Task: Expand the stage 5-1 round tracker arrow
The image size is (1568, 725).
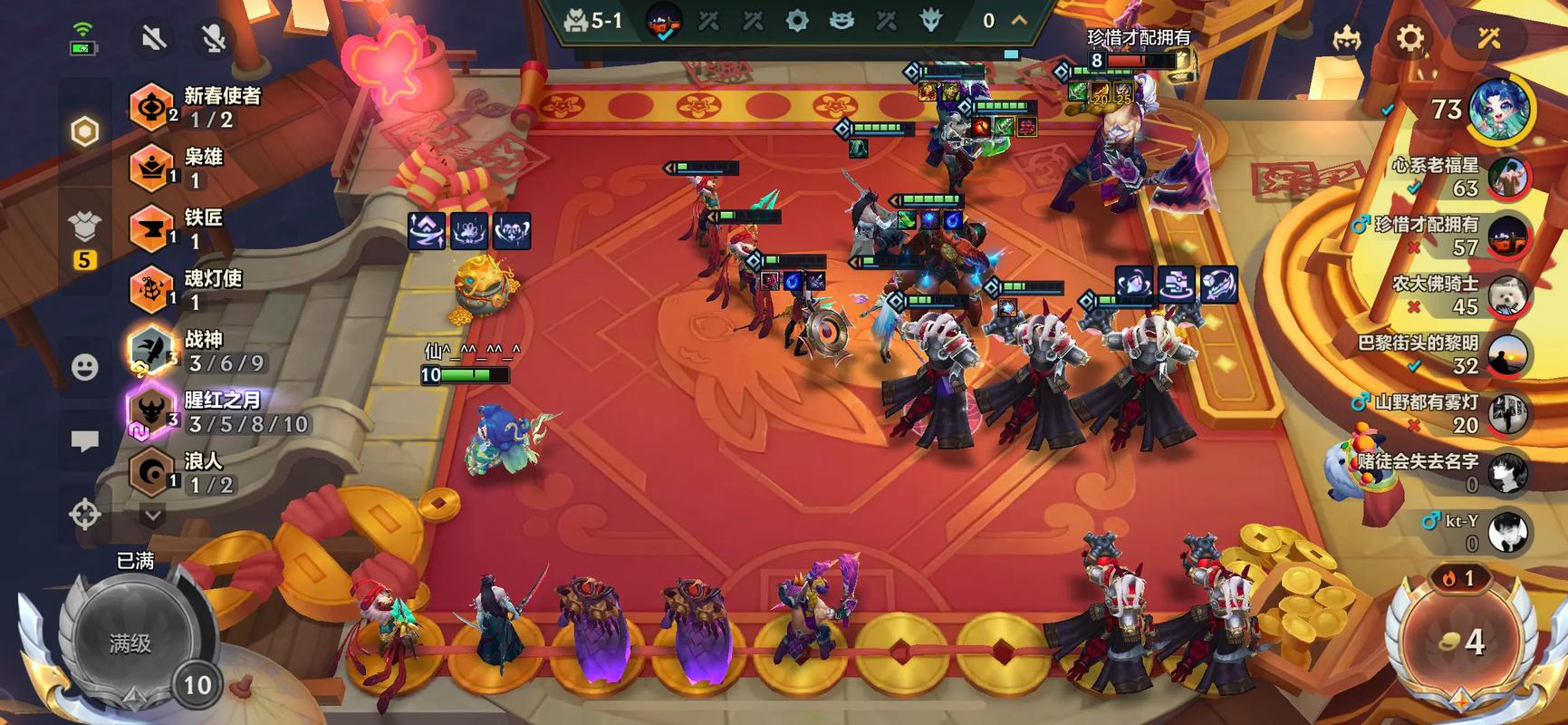Action: [x=1019, y=20]
